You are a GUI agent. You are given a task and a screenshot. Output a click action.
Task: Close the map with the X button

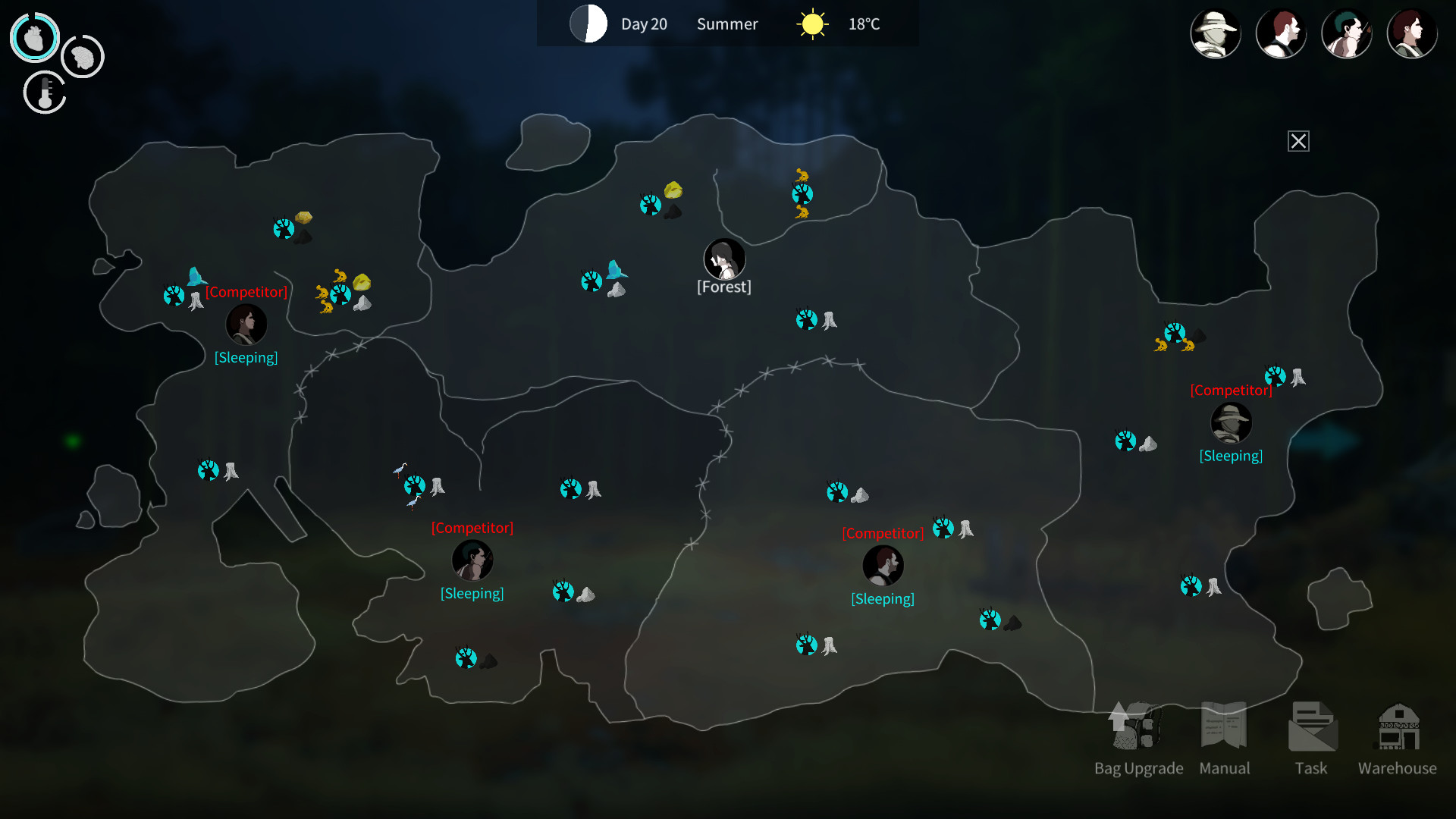pyautogui.click(x=1298, y=141)
